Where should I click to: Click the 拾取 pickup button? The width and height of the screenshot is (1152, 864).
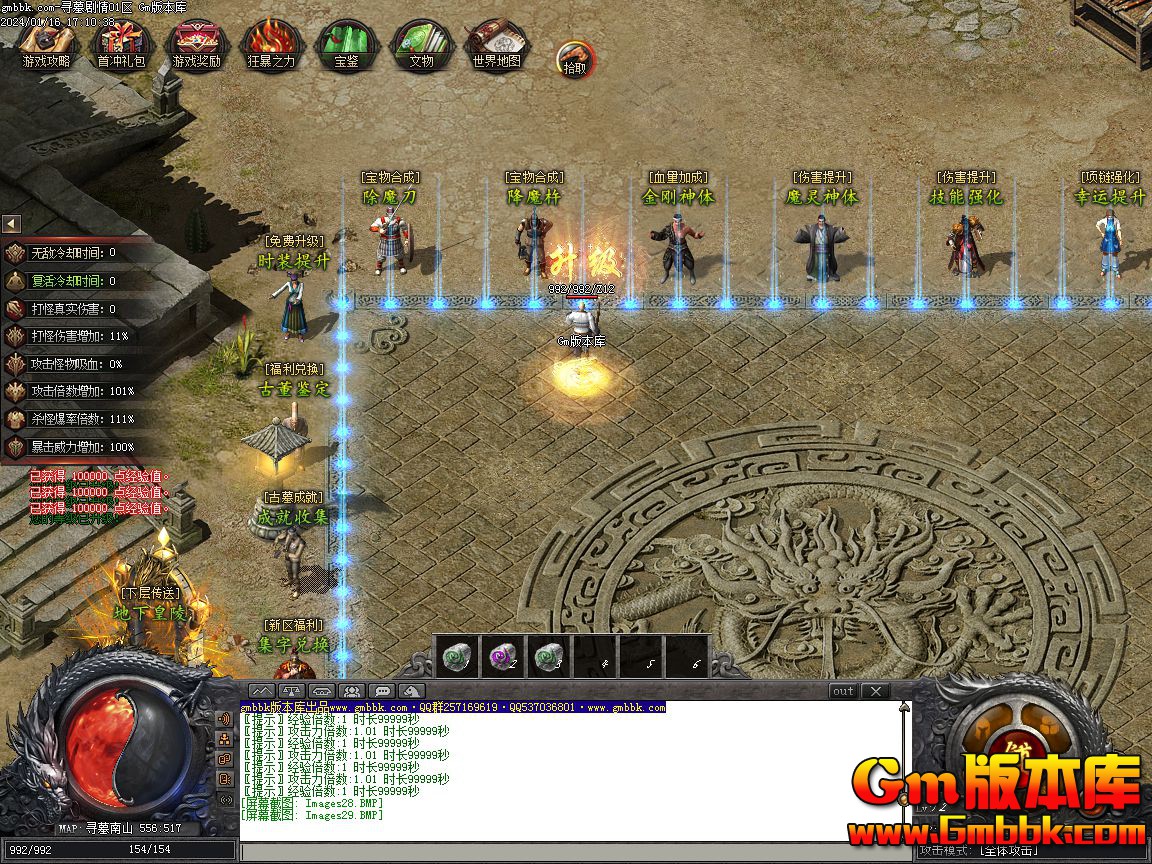(x=574, y=59)
